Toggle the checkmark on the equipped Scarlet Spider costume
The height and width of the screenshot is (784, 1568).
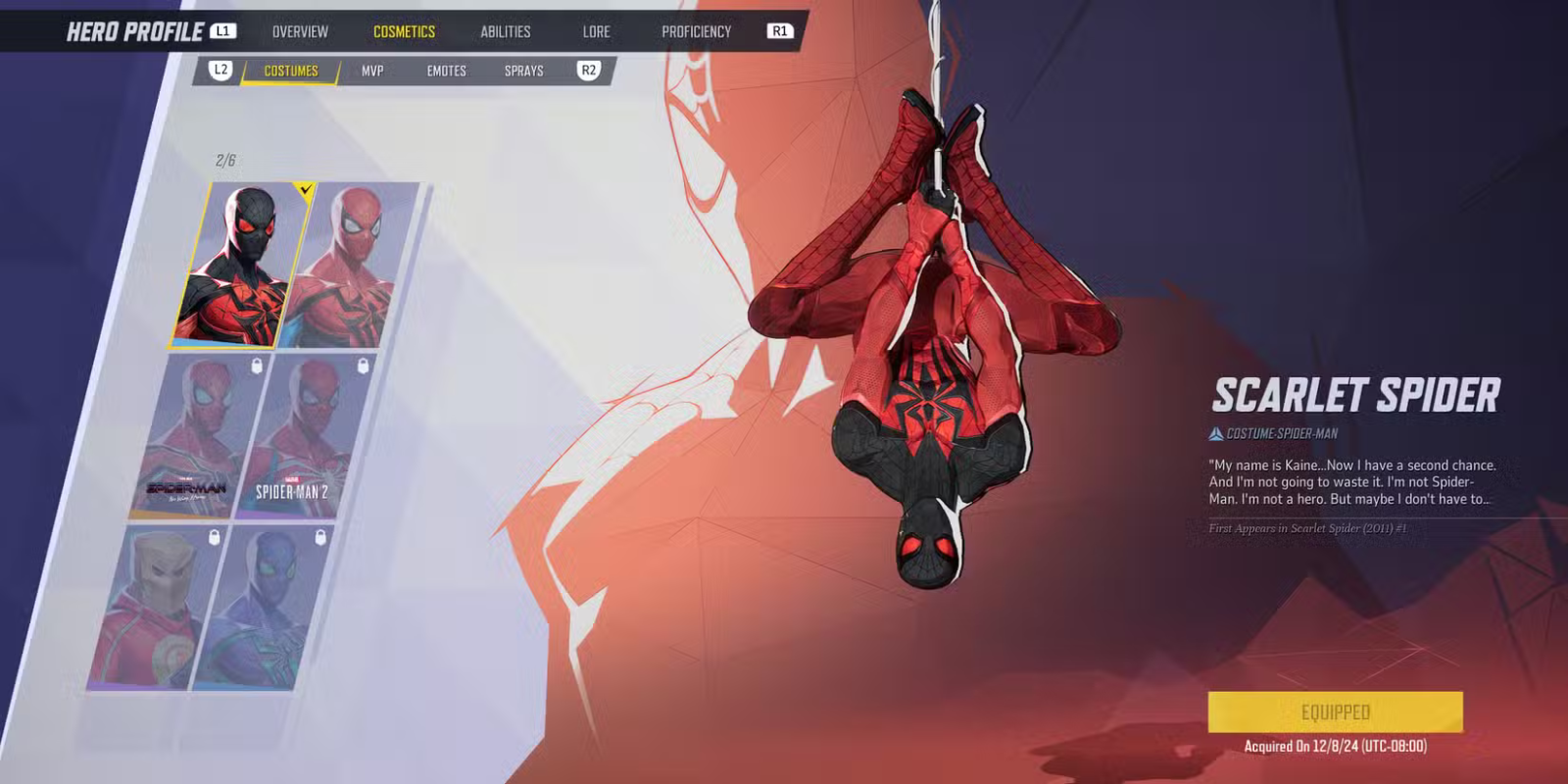tap(304, 191)
